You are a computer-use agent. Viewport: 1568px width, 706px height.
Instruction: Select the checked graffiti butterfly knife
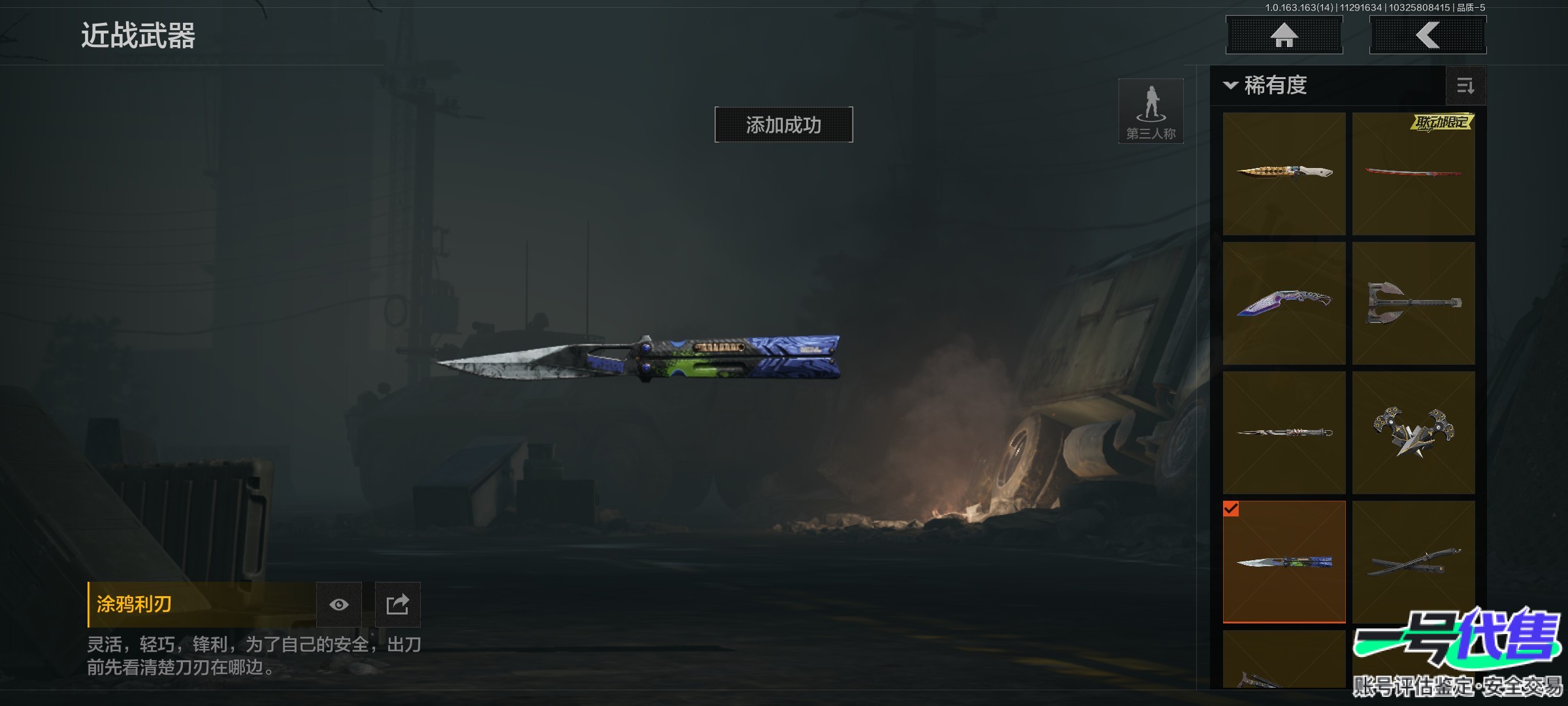tap(1284, 562)
